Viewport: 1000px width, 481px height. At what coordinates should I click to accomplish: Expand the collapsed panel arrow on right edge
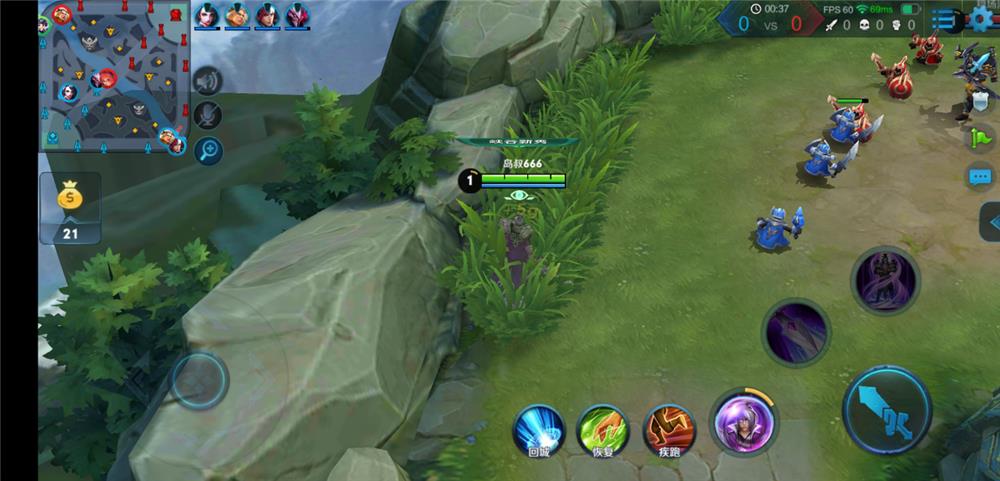[991, 222]
